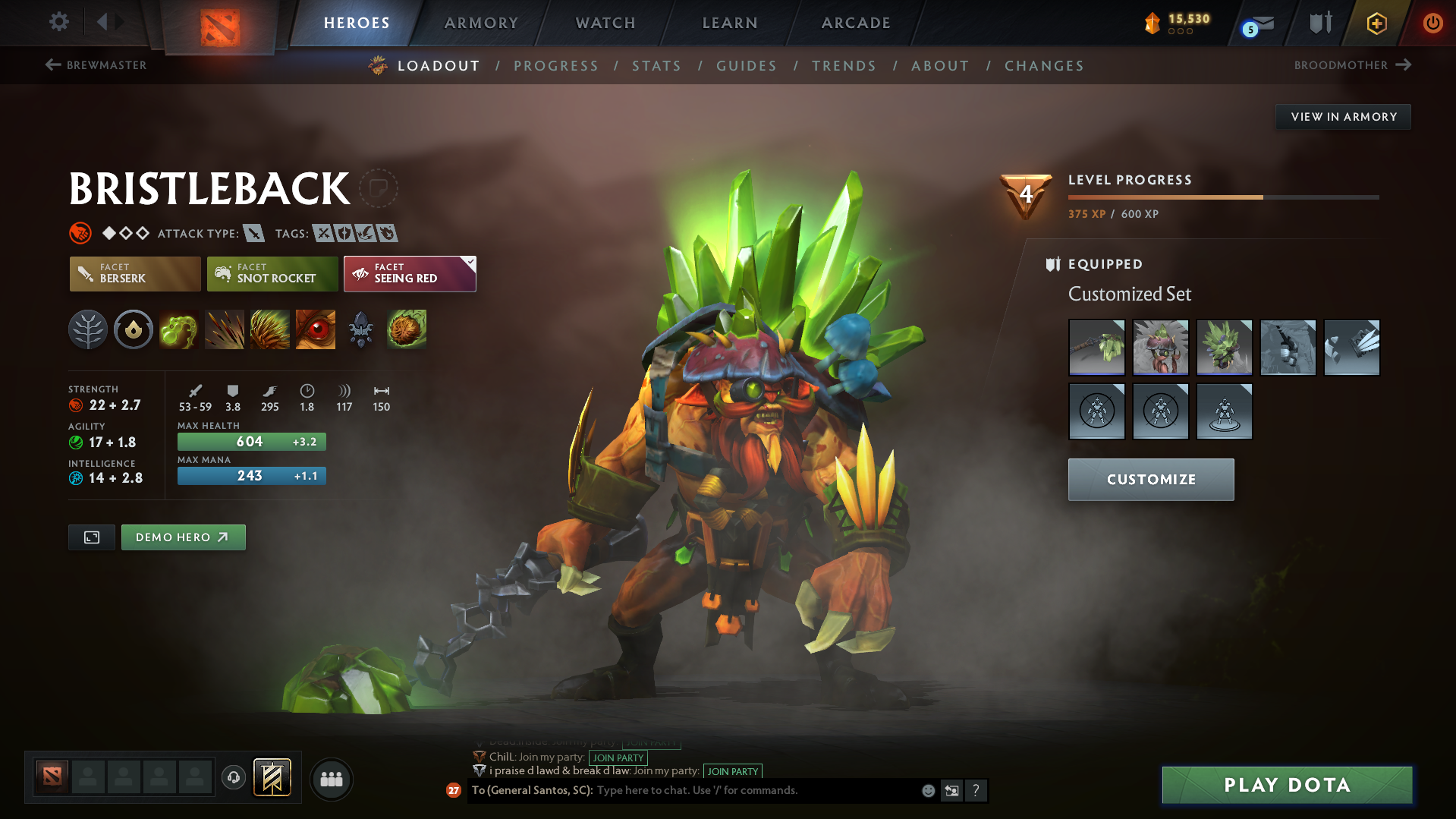Open the Guides subtab
This screenshot has width=1456, height=819.
tap(747, 66)
